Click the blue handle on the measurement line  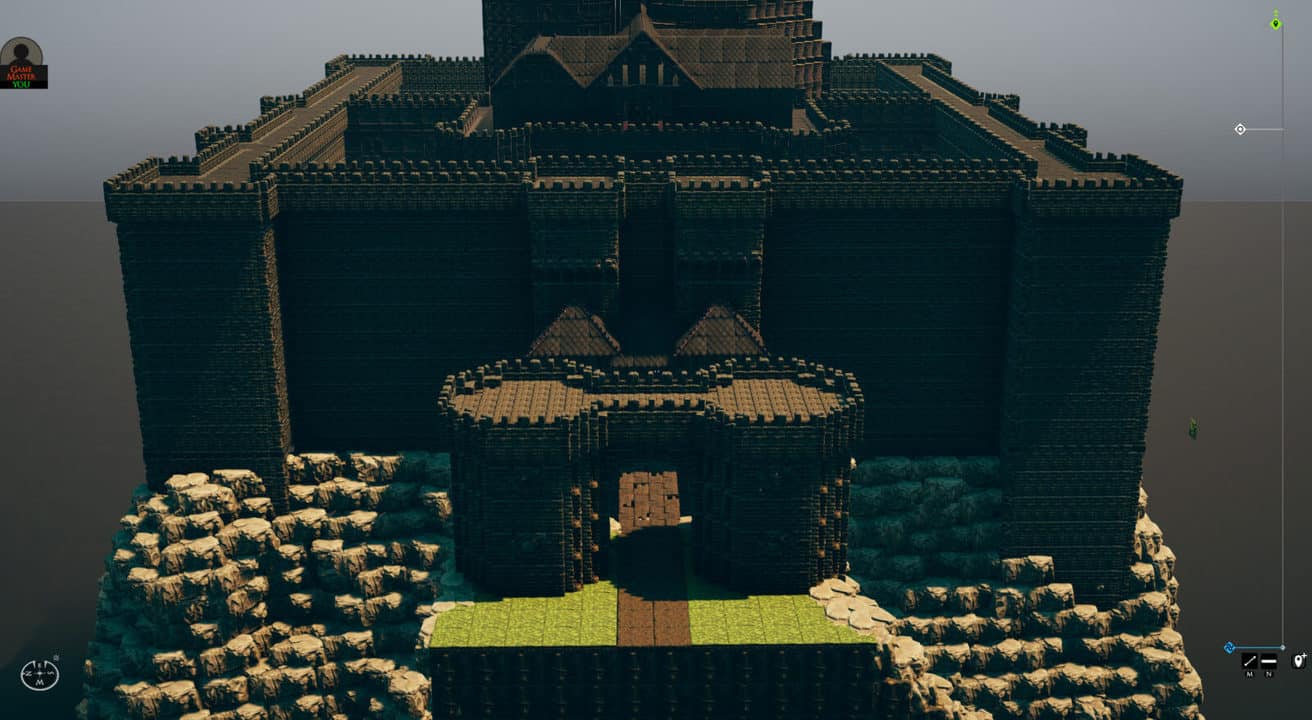tap(1231, 646)
